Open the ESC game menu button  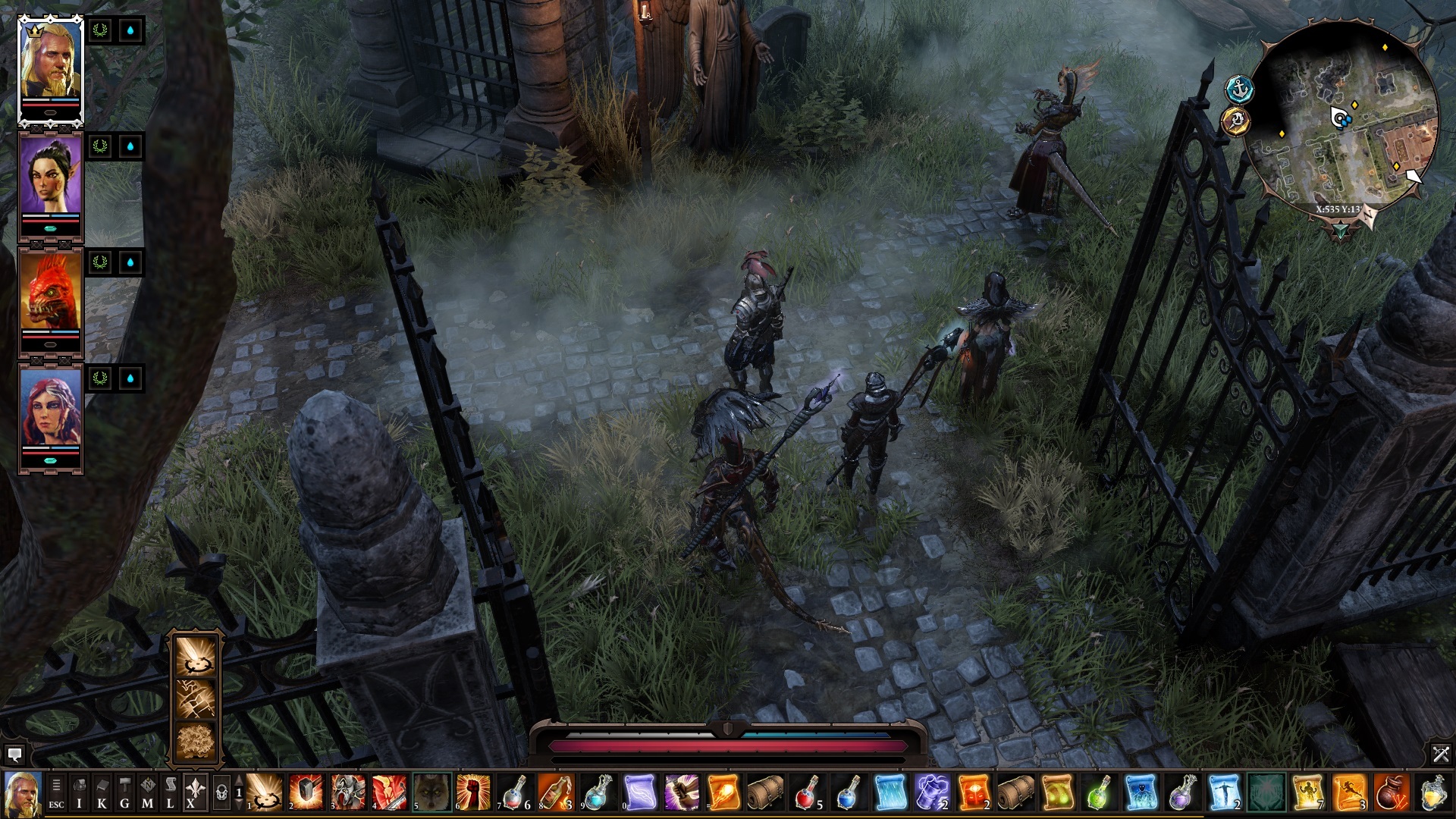pos(56,793)
